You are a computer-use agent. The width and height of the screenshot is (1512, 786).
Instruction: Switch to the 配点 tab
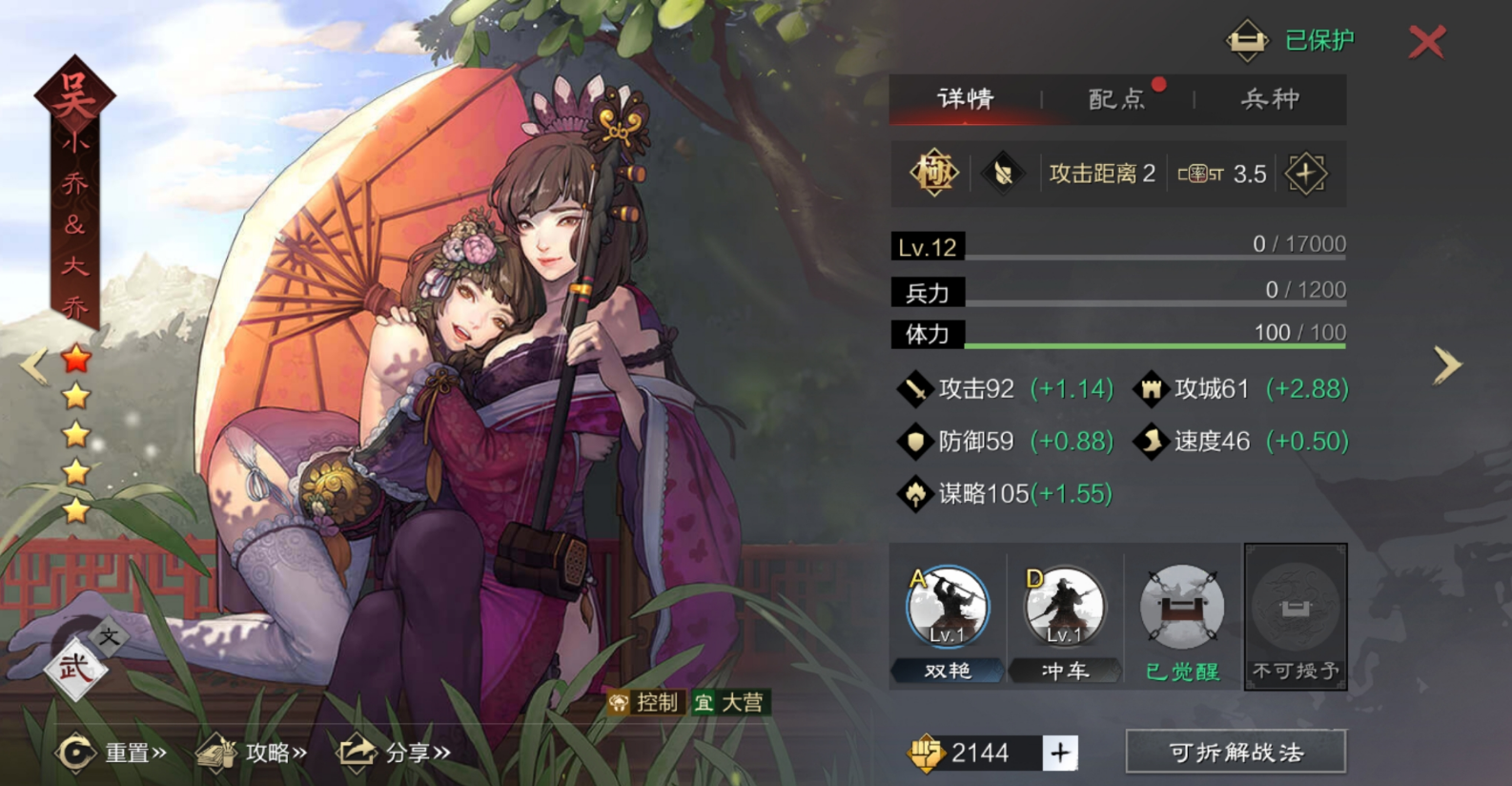coord(1115,99)
